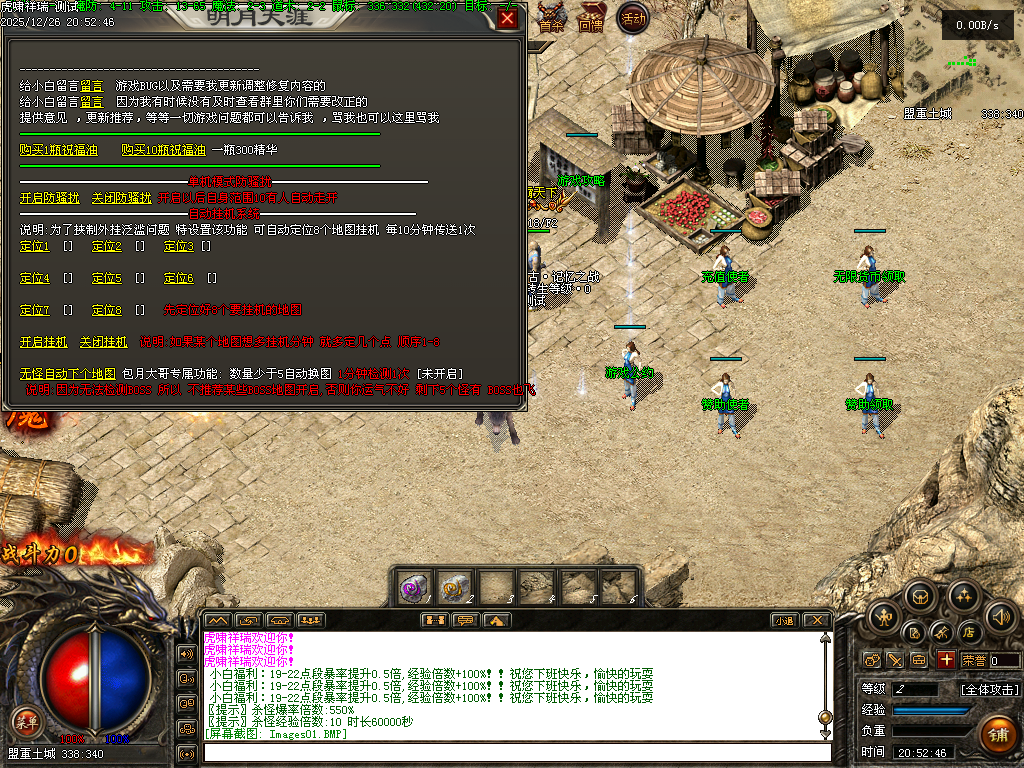This screenshot has width=1024, height=768.
Task: Click the chat text input field
Action: coord(515,752)
